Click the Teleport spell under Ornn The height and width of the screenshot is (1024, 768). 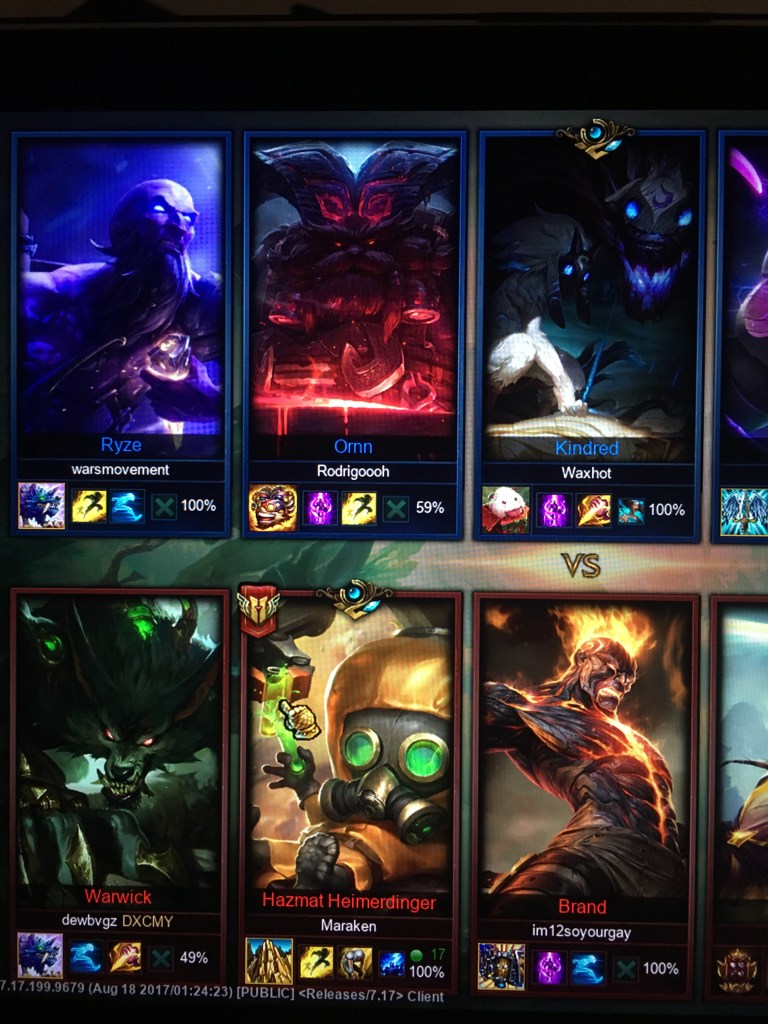tap(320, 508)
